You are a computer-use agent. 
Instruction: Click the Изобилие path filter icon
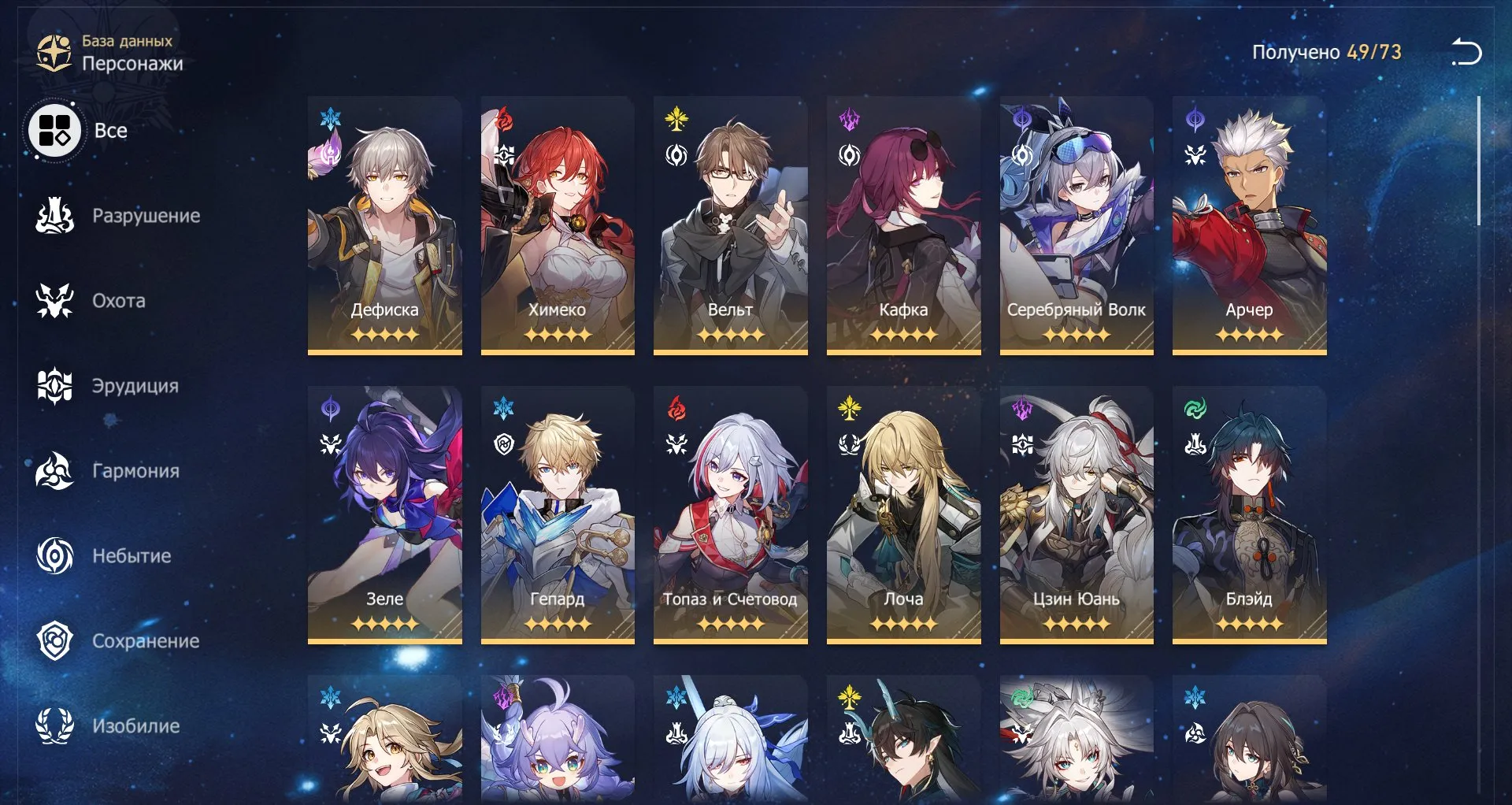tap(52, 726)
